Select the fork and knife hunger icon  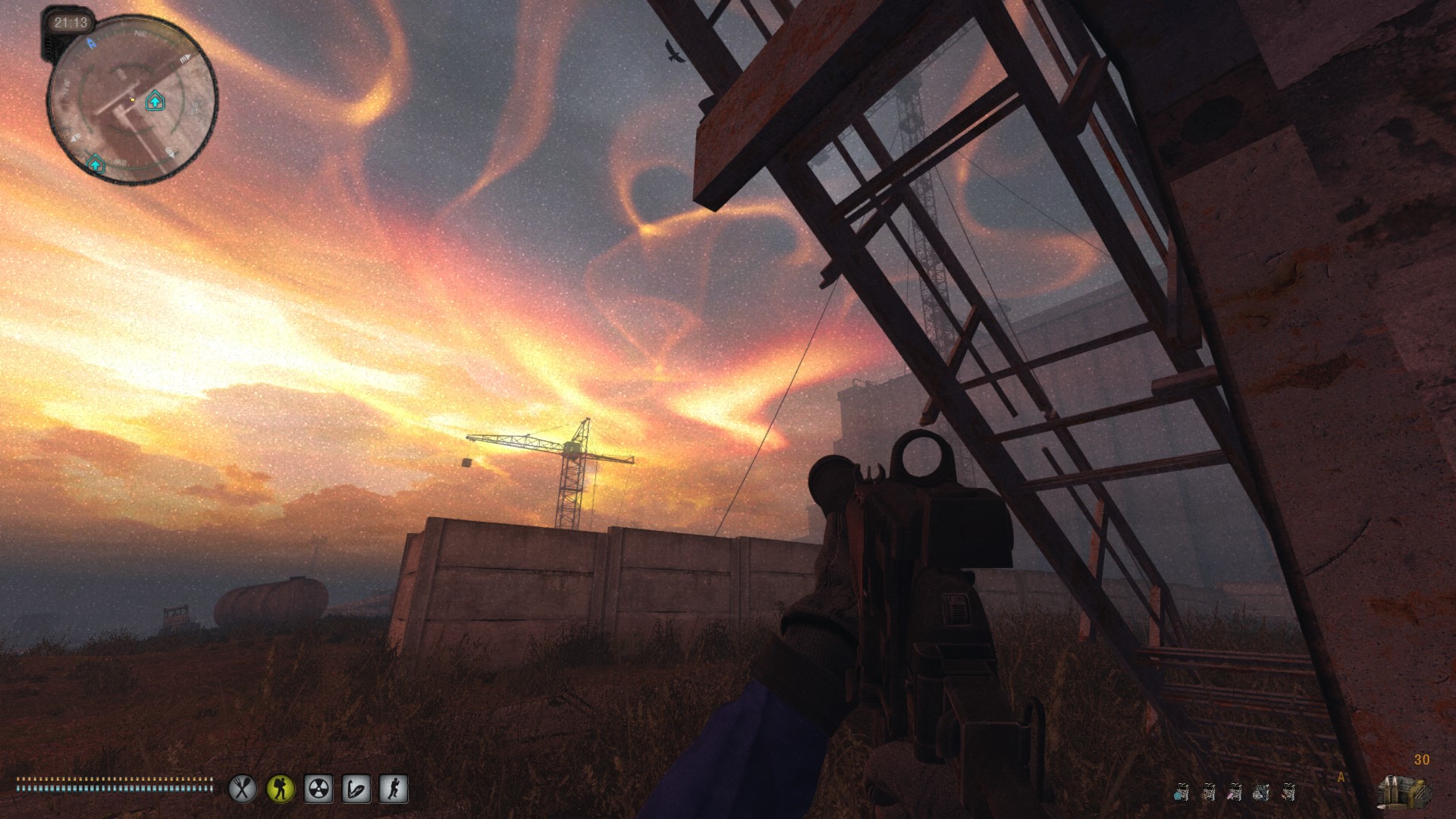pos(243,789)
